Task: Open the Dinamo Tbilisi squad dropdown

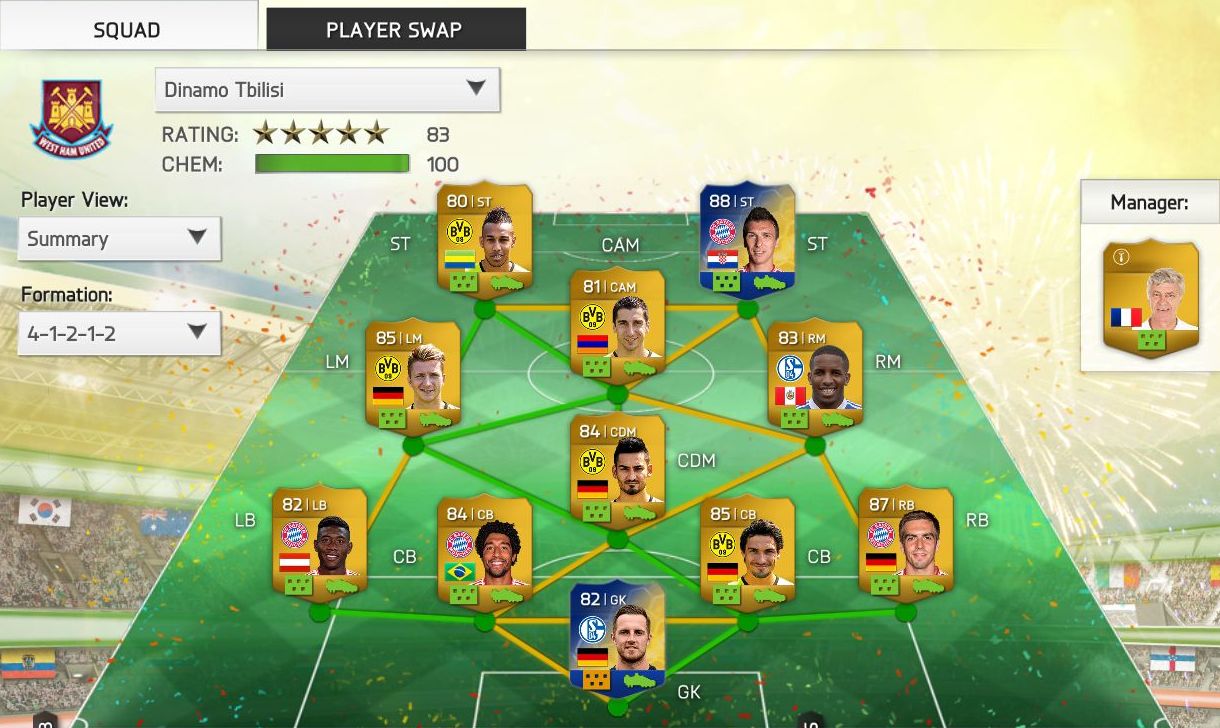Action: coord(327,90)
